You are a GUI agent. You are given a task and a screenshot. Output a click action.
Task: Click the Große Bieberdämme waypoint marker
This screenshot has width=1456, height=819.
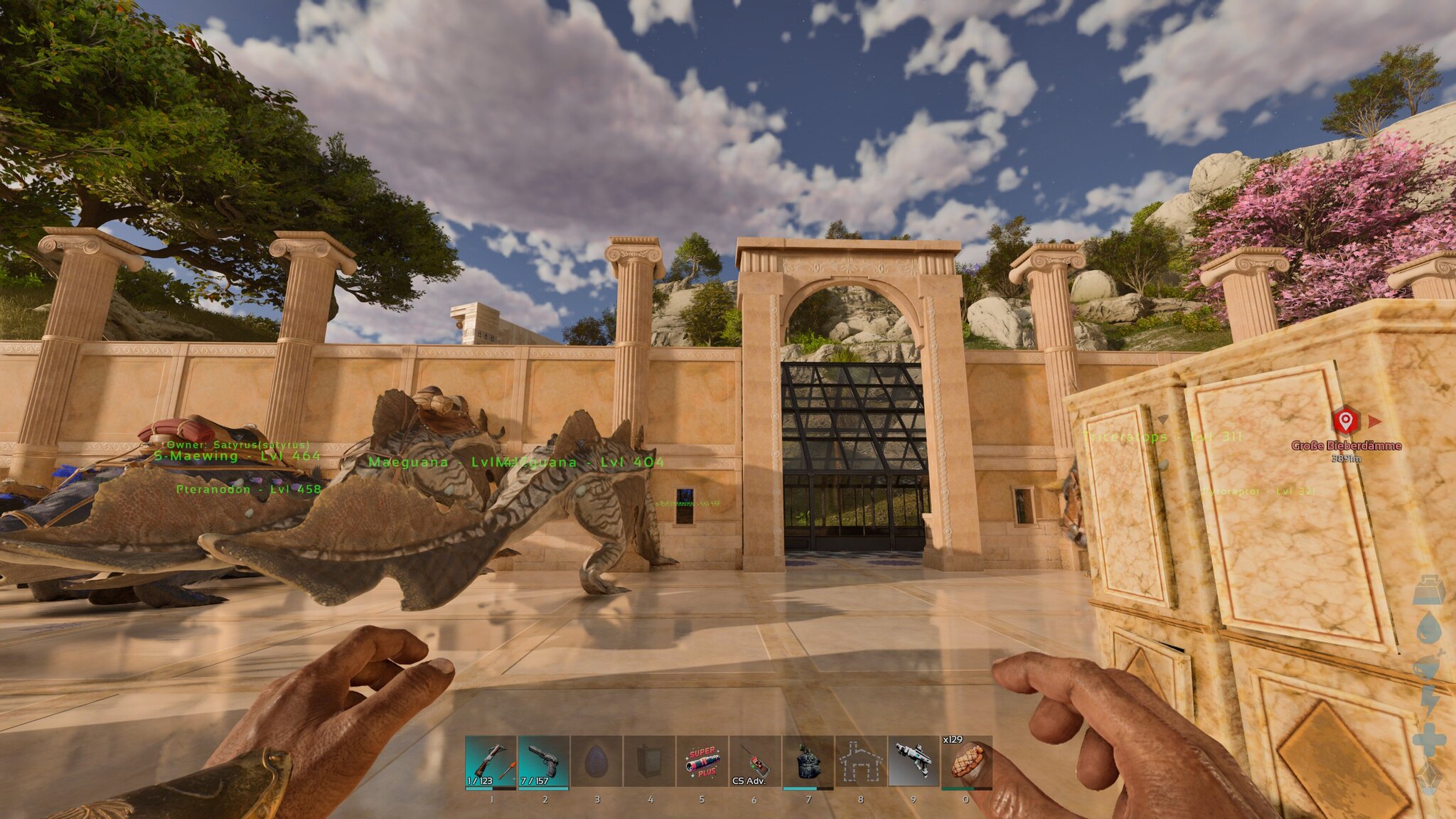[1344, 421]
